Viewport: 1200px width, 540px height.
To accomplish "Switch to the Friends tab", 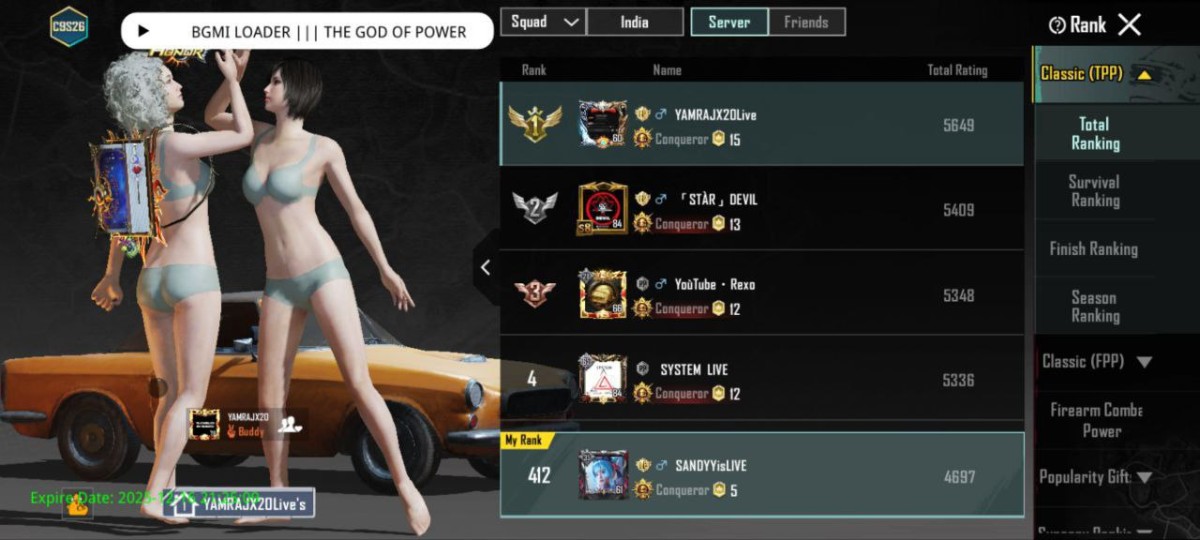I will [x=806, y=22].
